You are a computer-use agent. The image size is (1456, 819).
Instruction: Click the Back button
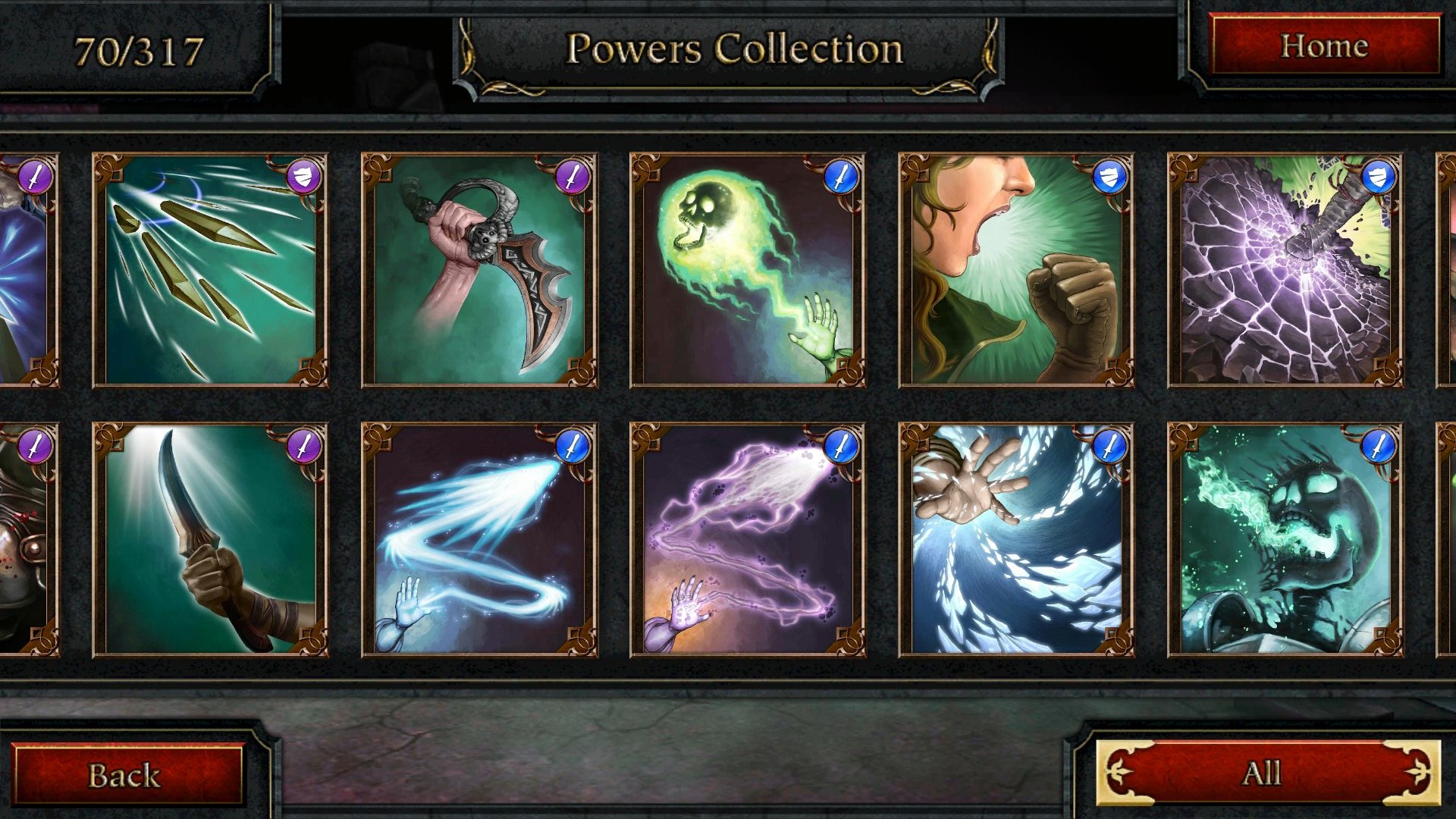tap(126, 774)
